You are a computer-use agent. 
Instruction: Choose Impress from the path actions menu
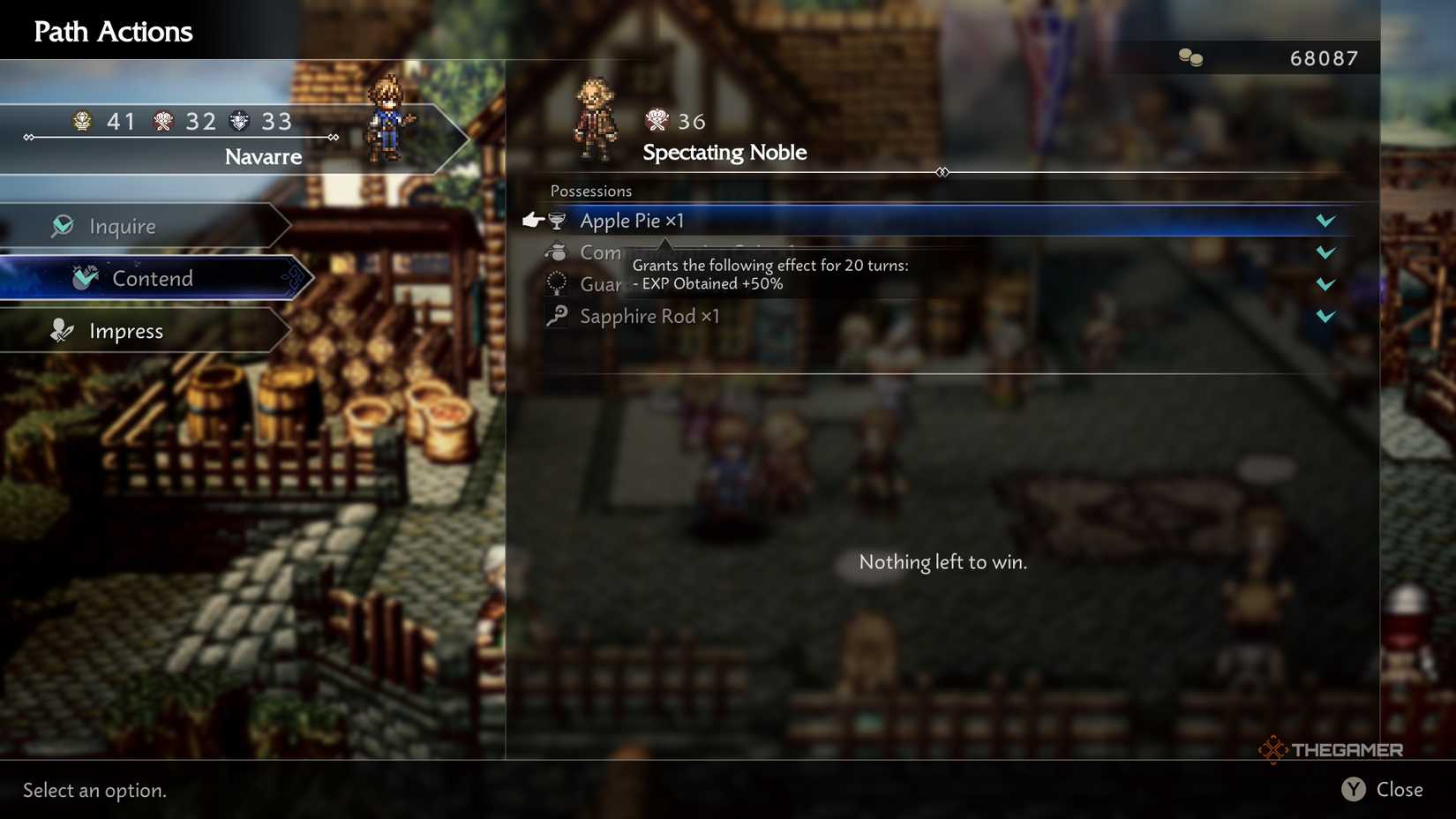(x=125, y=331)
